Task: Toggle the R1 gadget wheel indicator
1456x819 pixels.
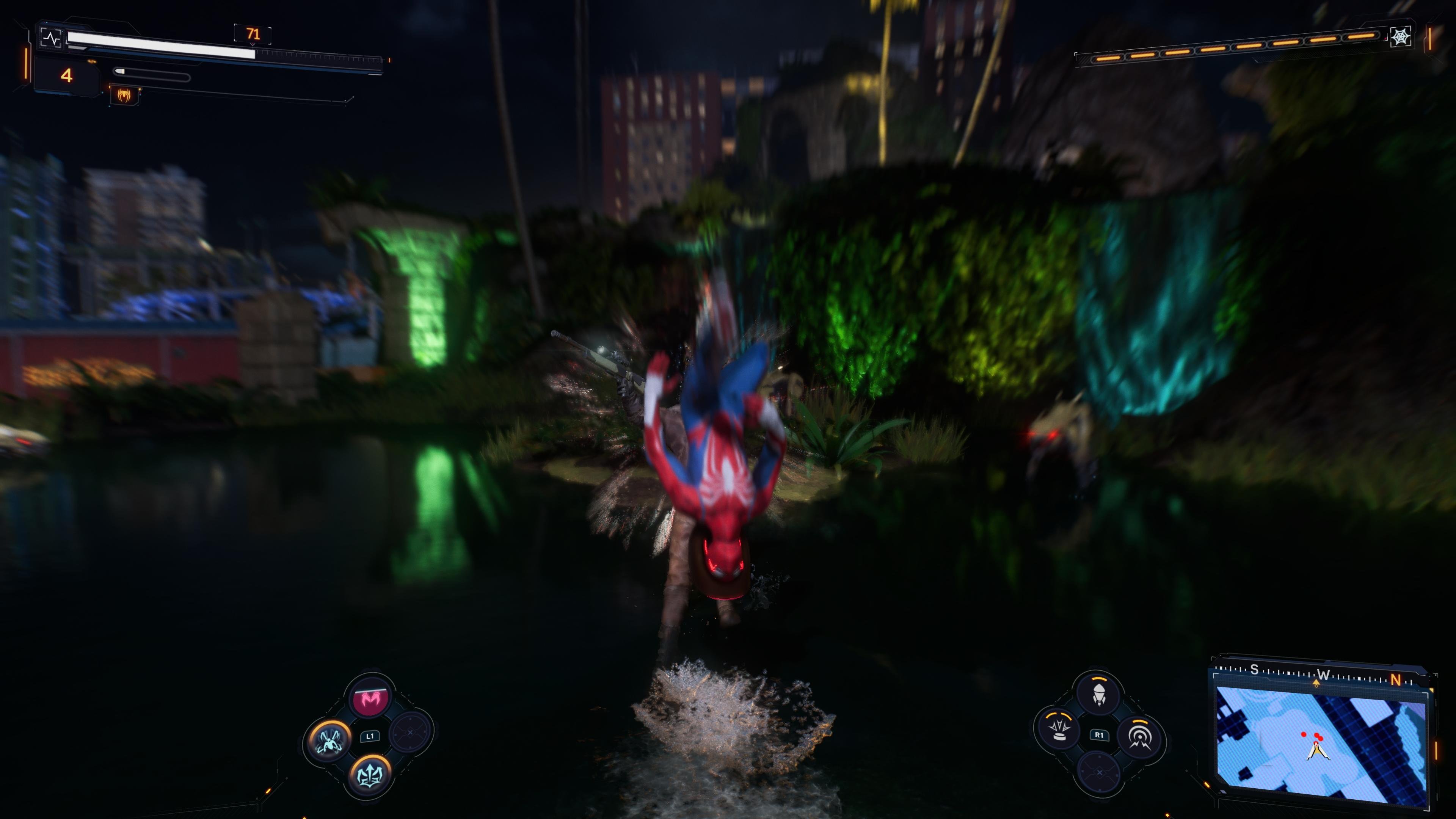Action: (x=1099, y=736)
